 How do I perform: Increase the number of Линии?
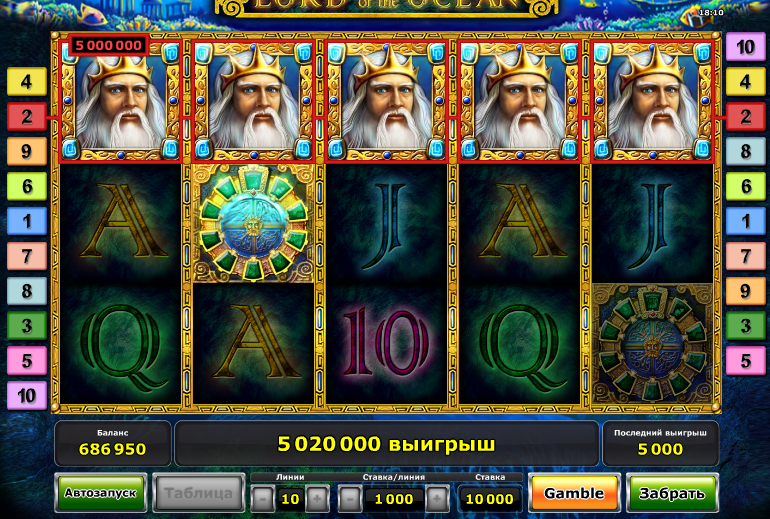pyautogui.click(x=316, y=498)
